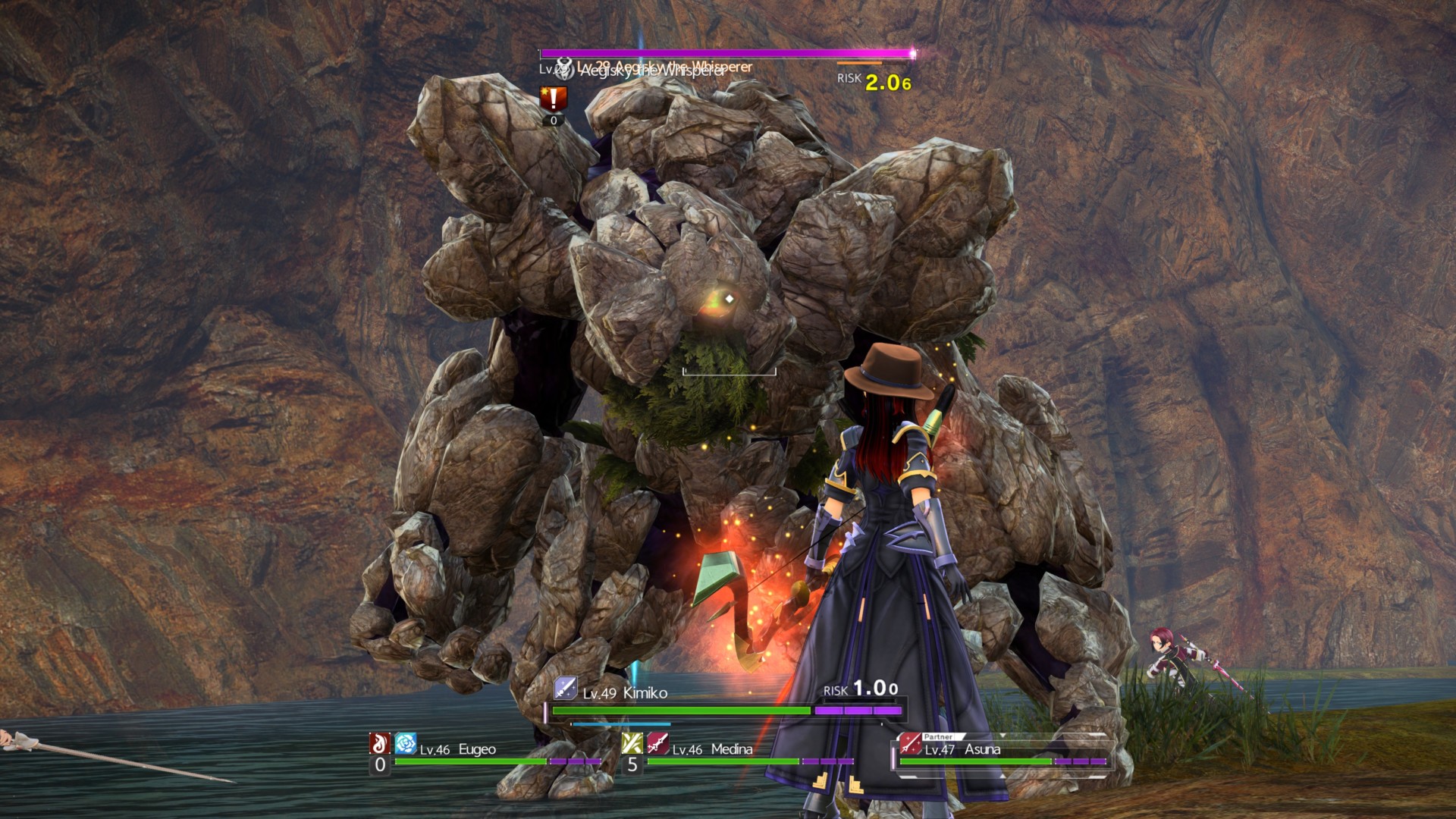1456x819 pixels.
Task: Click the boss's red exclamation debuff icon
Action: point(553,99)
